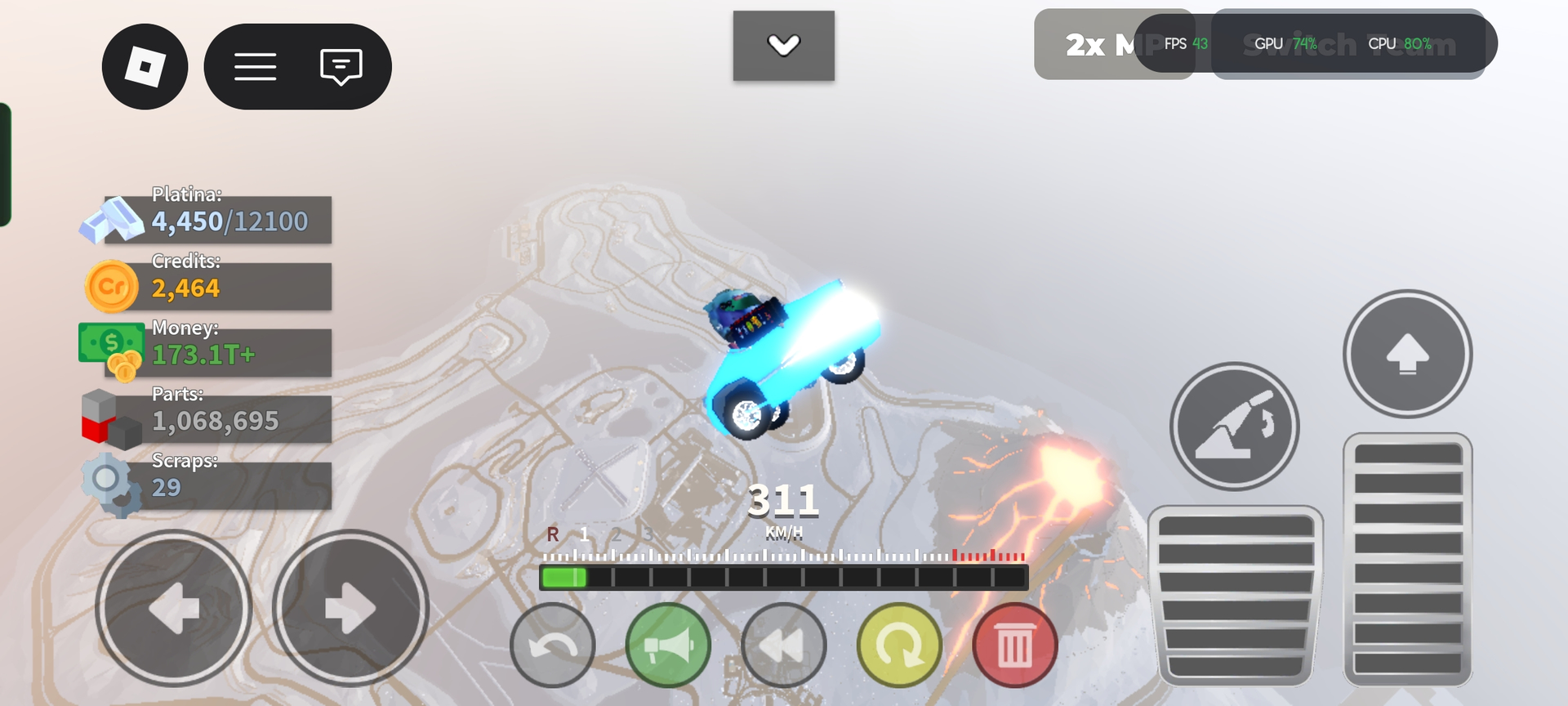Engage the handbrake button
1568x706 pixels.
point(1234,426)
